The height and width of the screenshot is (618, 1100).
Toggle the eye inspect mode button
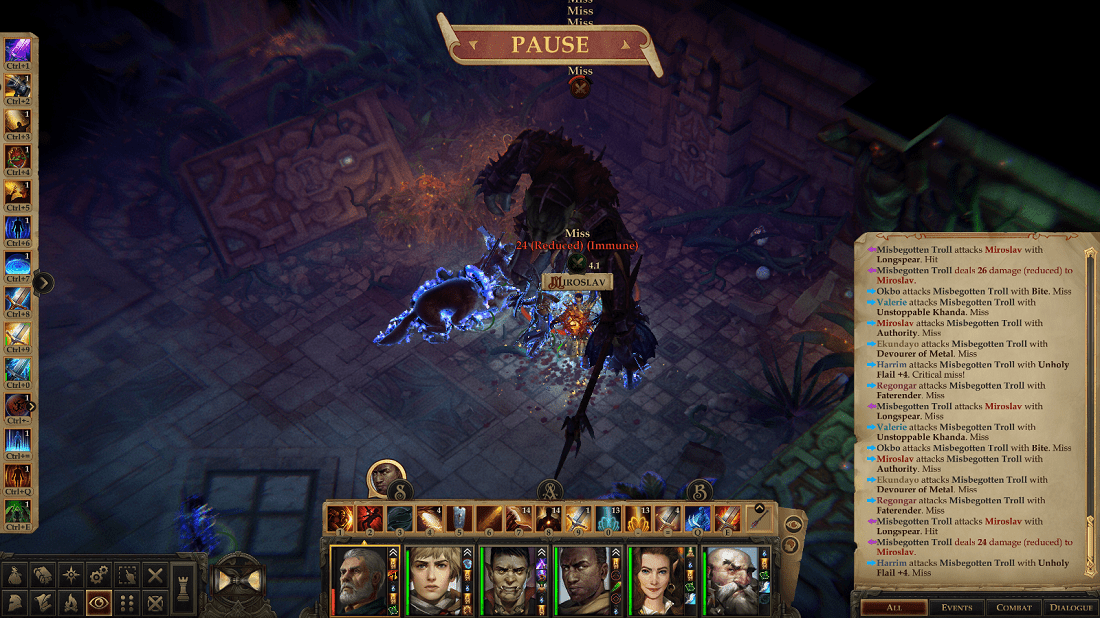pos(98,602)
